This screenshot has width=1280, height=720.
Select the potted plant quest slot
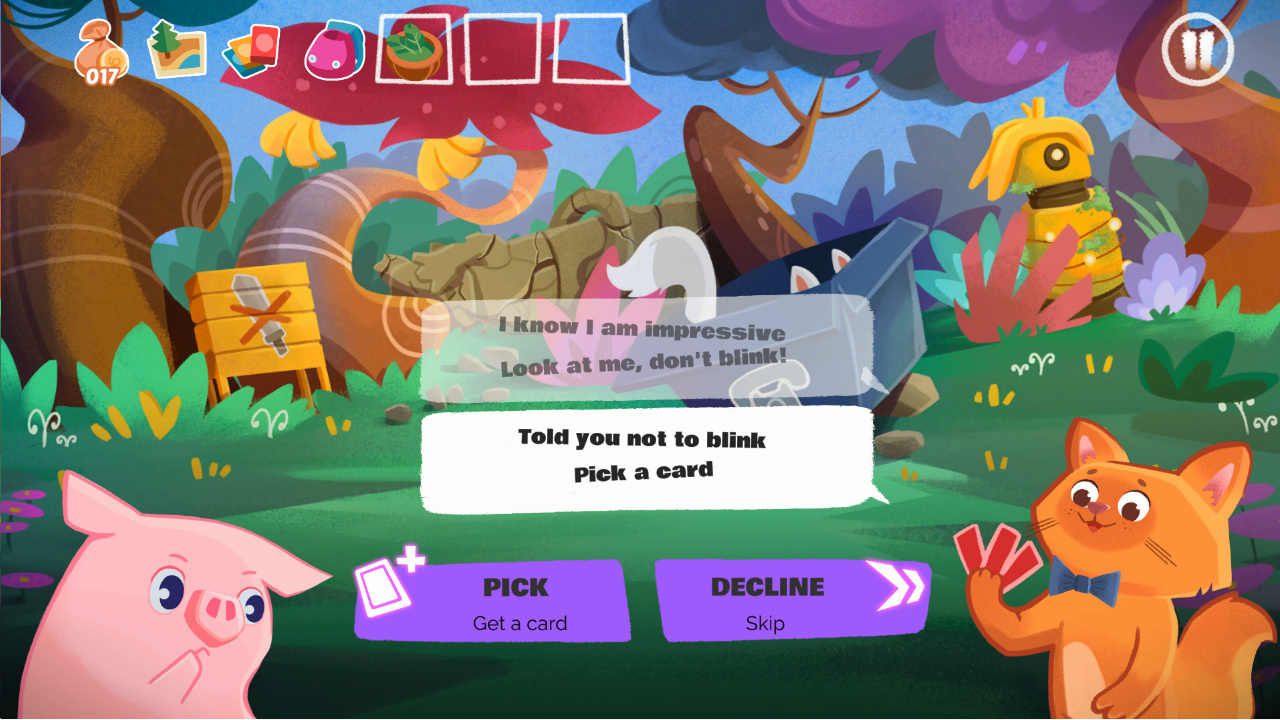tap(413, 50)
